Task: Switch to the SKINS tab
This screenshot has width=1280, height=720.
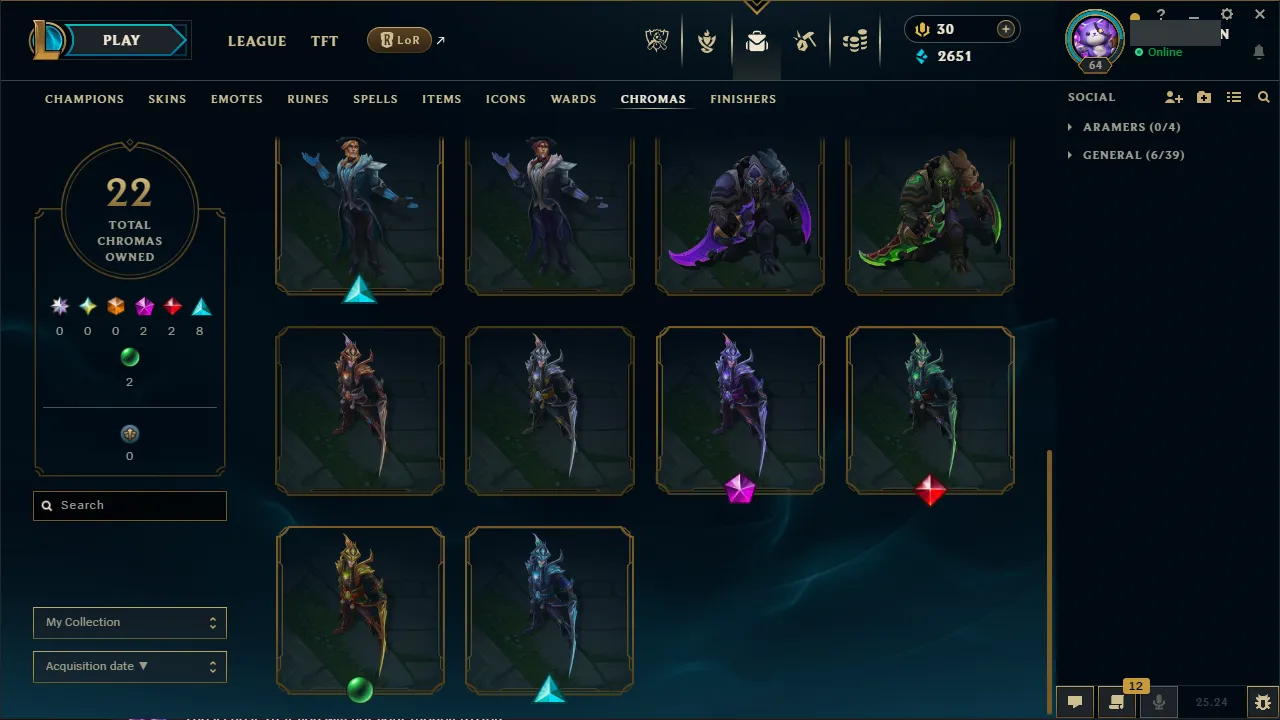Action: (x=167, y=98)
